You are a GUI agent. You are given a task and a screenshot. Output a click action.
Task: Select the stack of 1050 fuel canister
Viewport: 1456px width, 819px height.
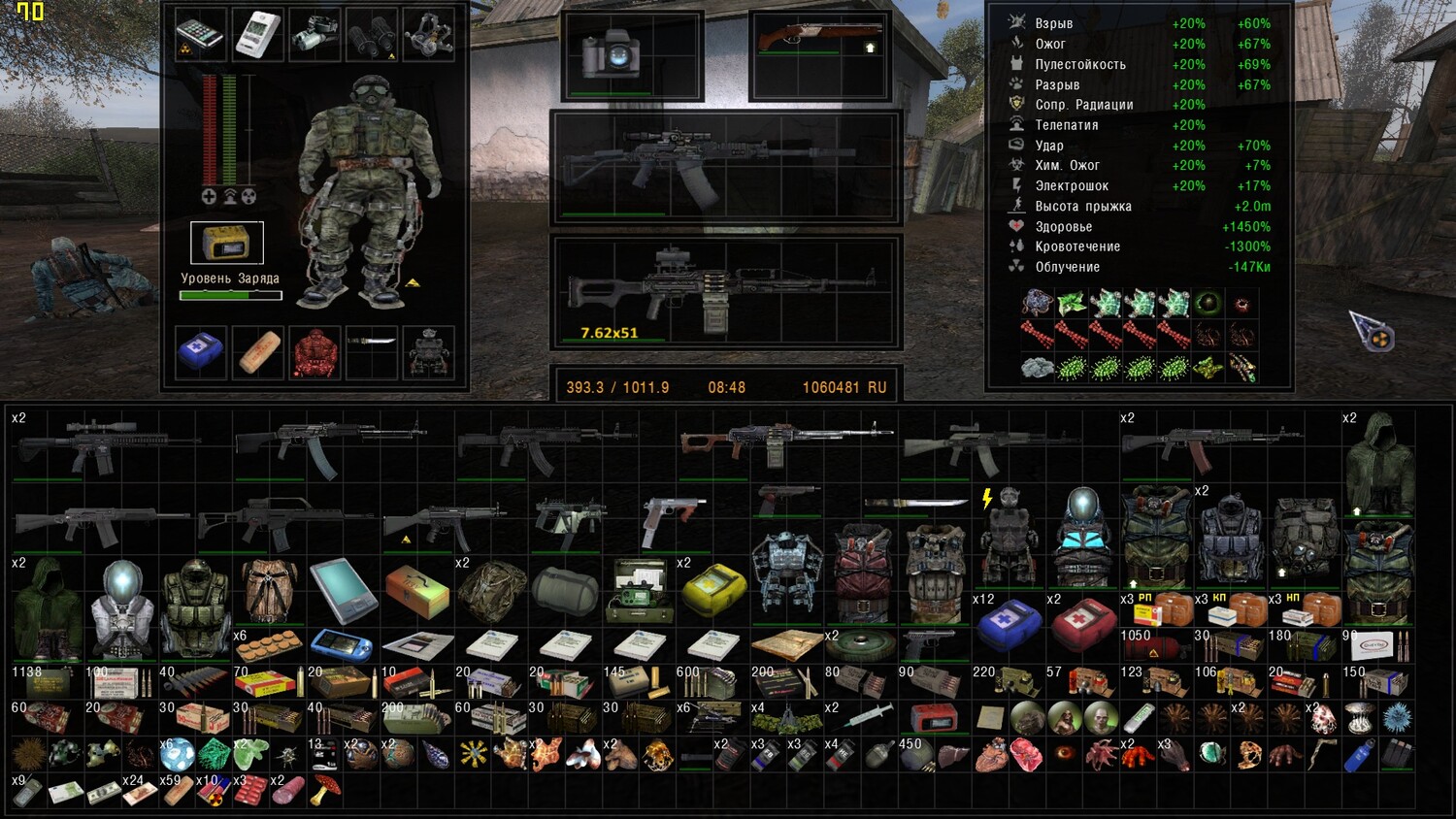click(1155, 647)
